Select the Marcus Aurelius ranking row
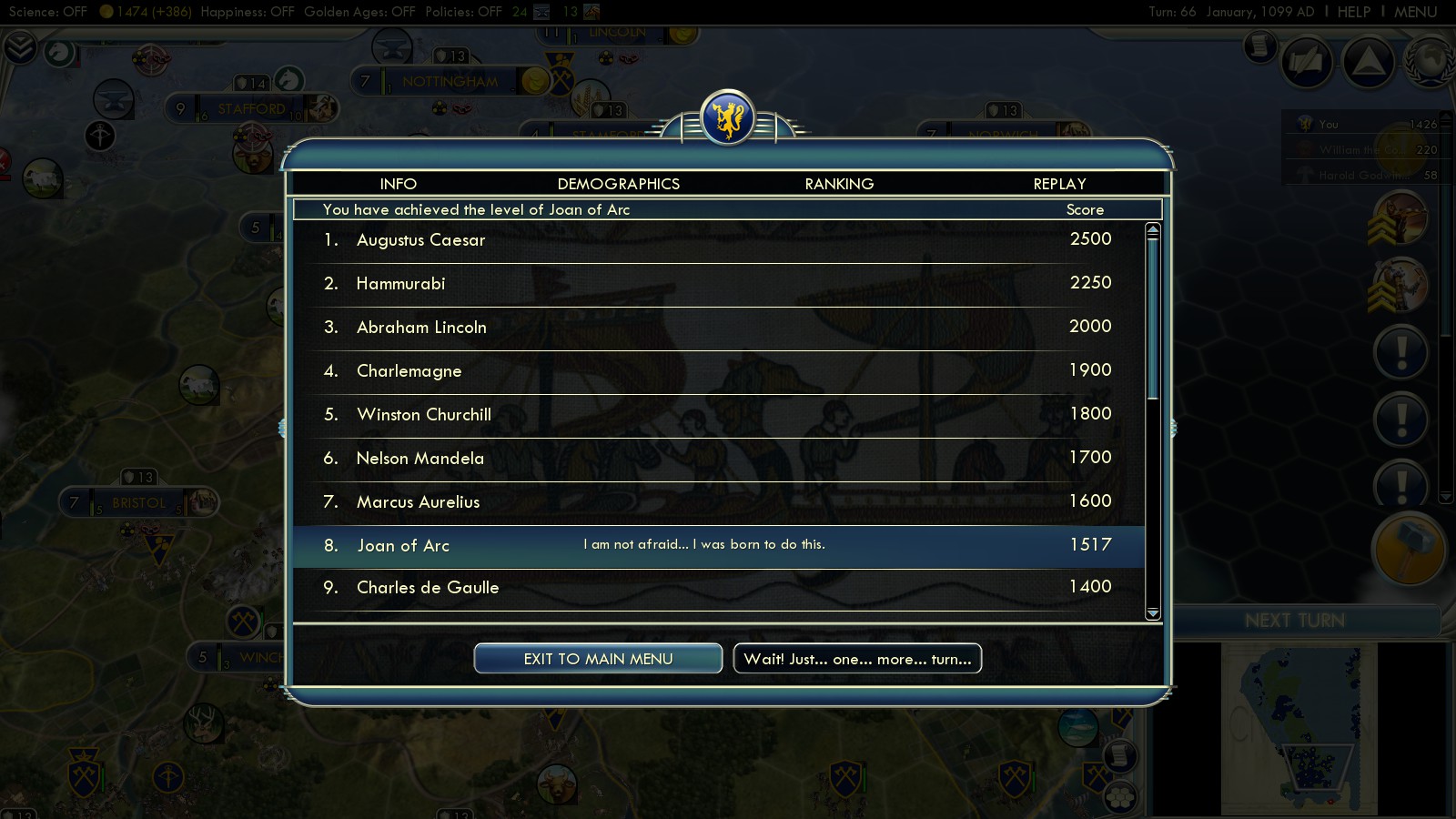Image resolution: width=1456 pixels, height=819 pixels. [x=719, y=502]
